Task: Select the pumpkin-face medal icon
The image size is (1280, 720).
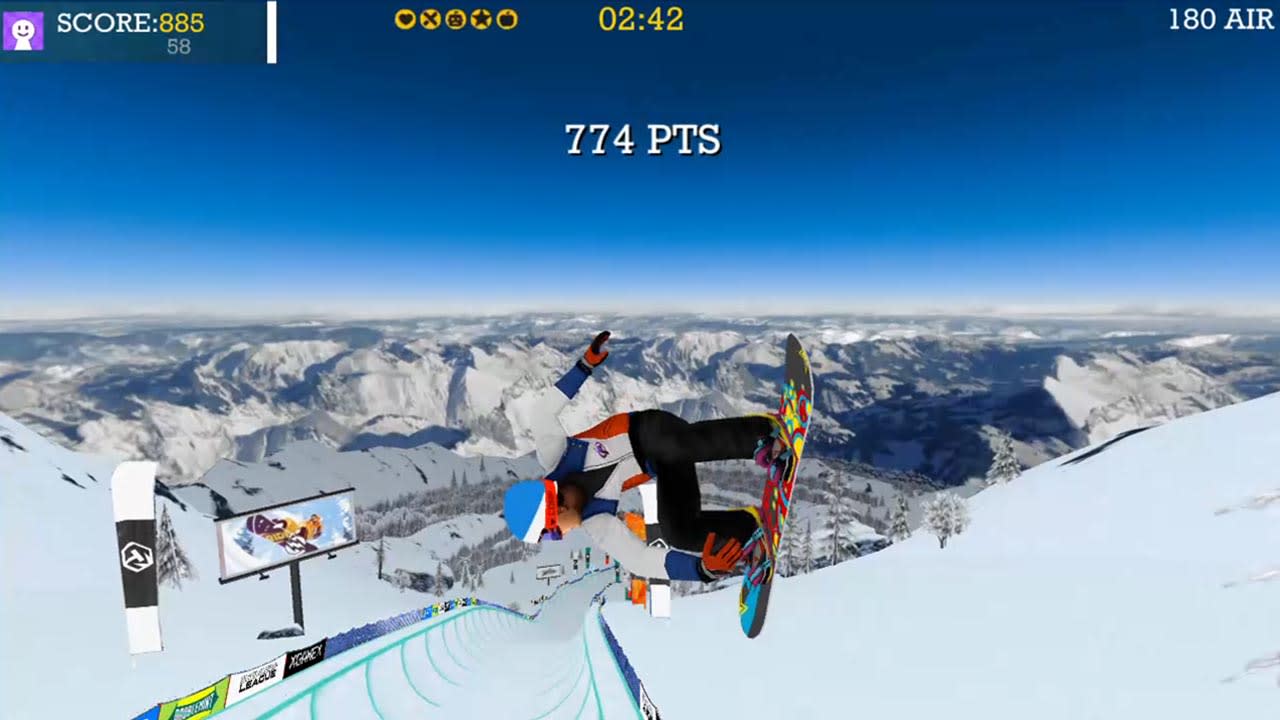Action: [x=456, y=18]
